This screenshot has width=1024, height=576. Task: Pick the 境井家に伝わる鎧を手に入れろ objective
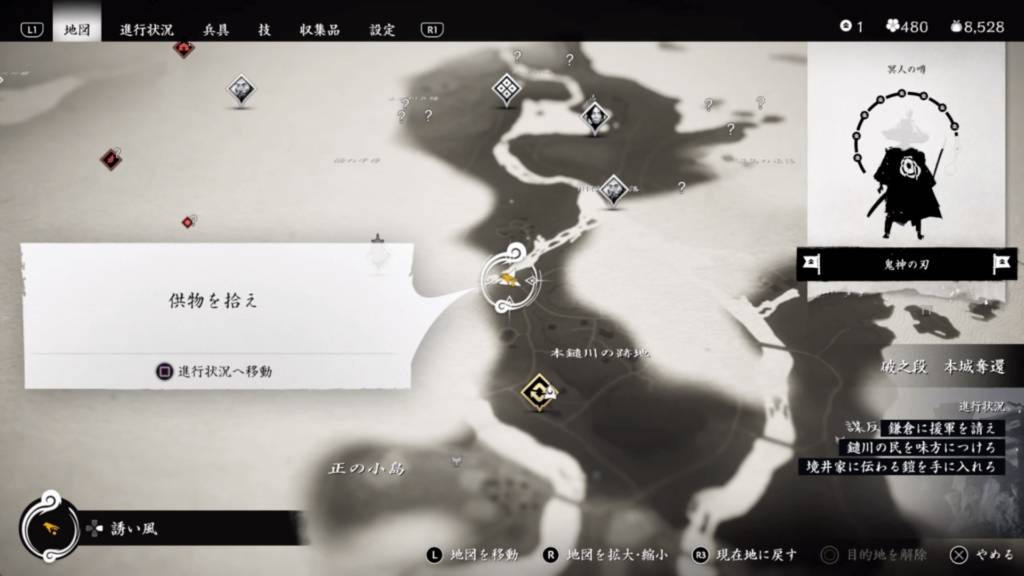point(902,466)
